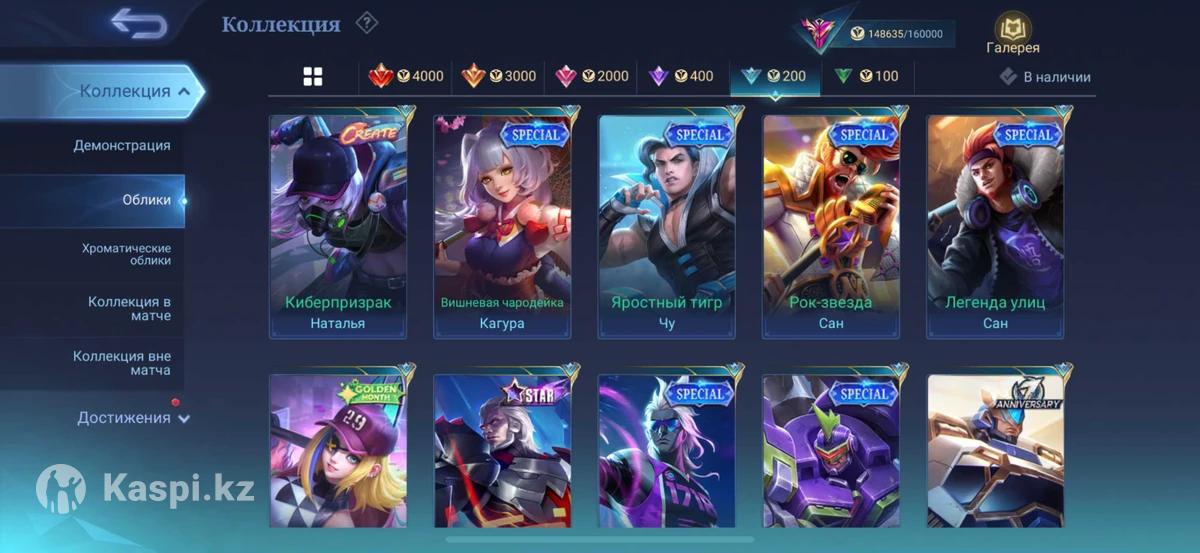Select Кагура's Вишневая чародейка skin card
1200x553 pixels.
pos(502,226)
